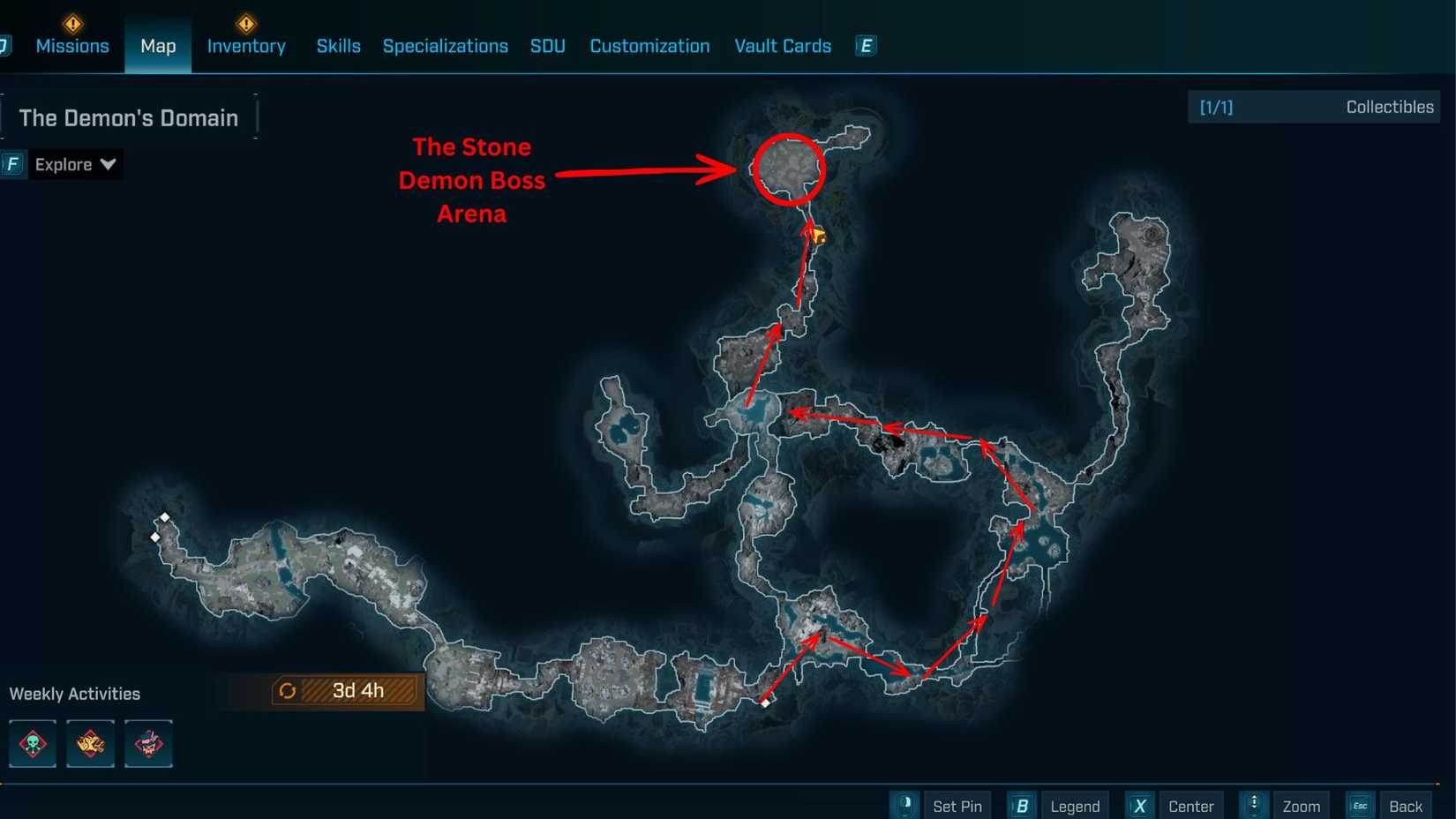Click the E shortcut icon after Vault Cards
1456x819 pixels.
coord(865,45)
